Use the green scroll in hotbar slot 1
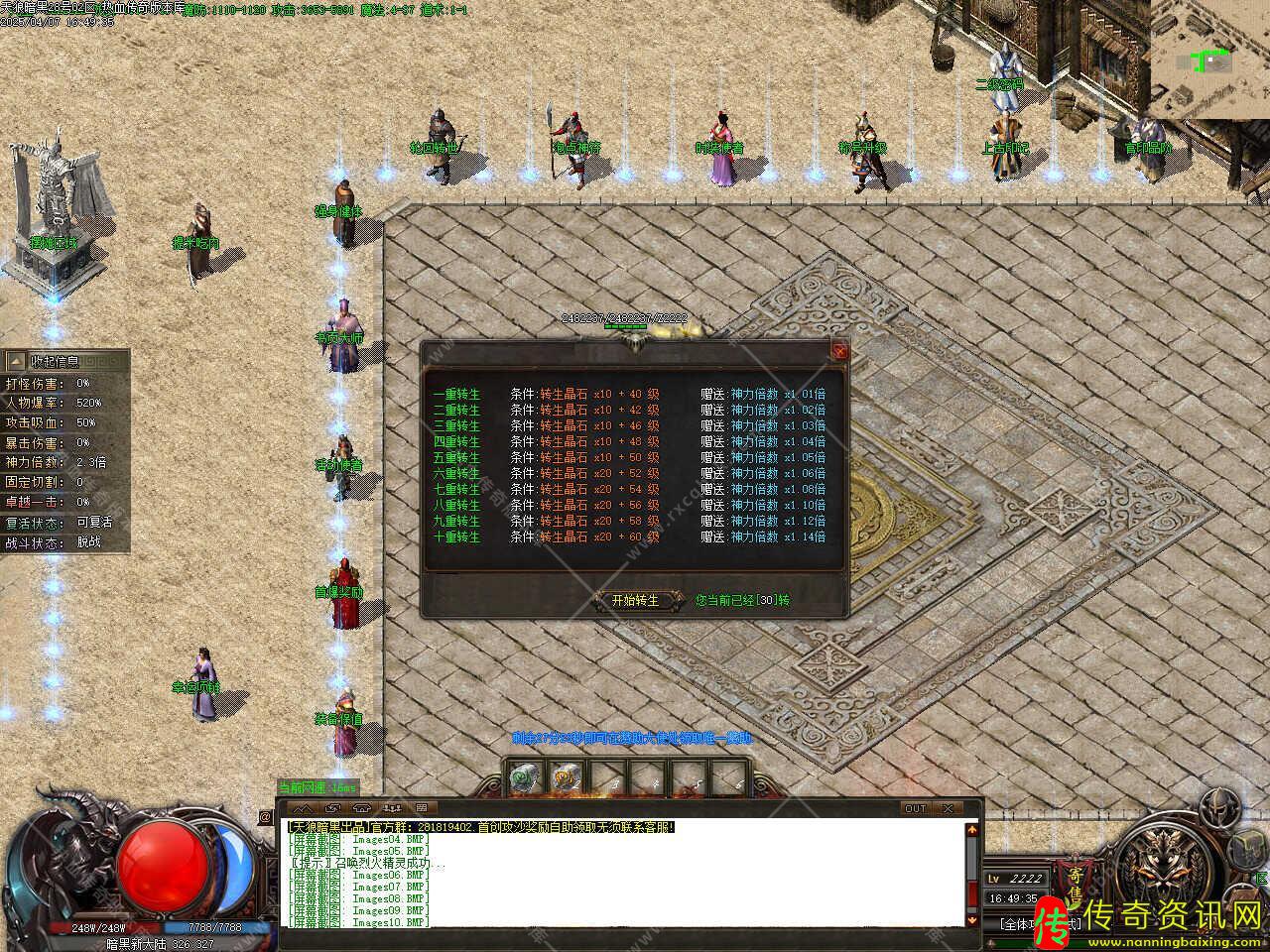1270x952 pixels. 525,778
